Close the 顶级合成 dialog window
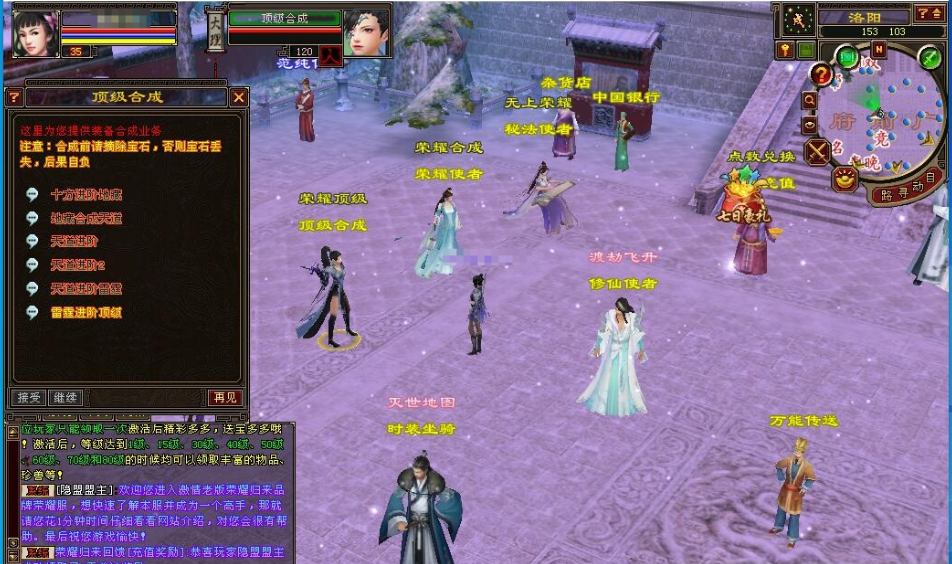The height and width of the screenshot is (564, 952). pyautogui.click(x=239, y=98)
